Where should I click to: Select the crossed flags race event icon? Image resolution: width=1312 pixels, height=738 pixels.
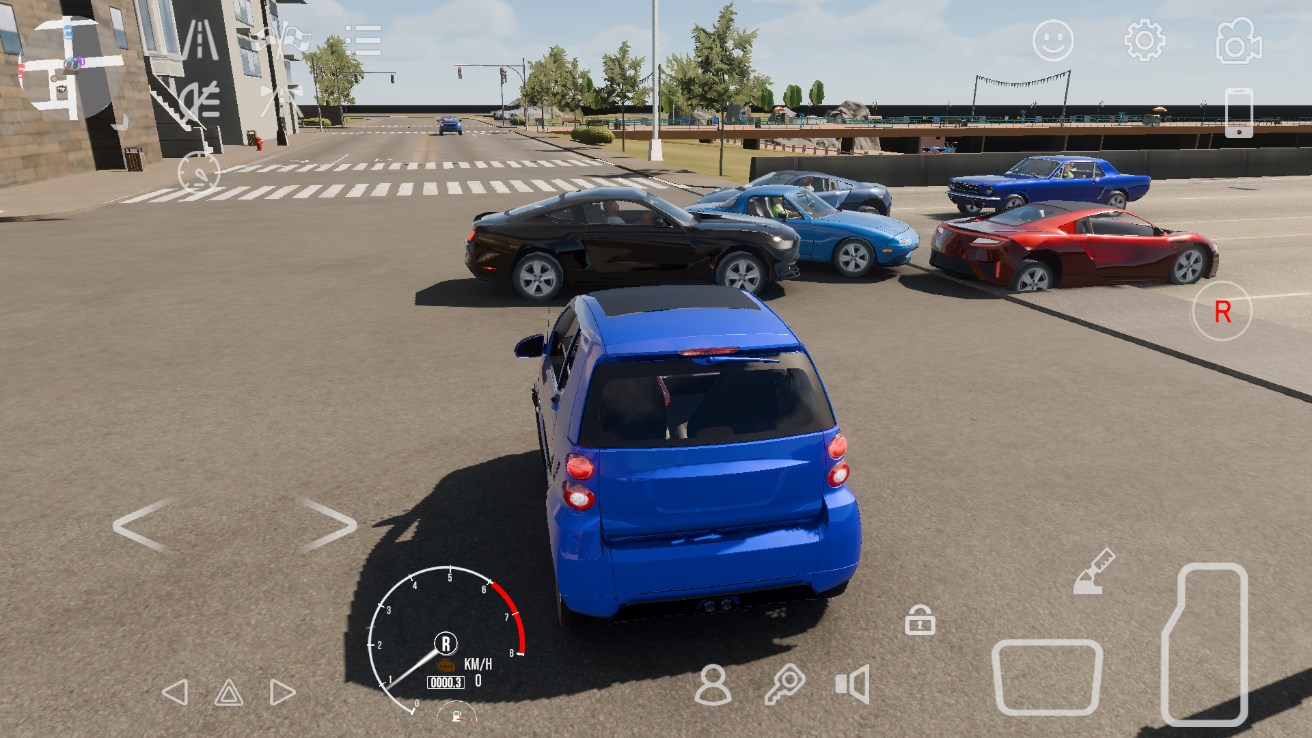[x=282, y=96]
